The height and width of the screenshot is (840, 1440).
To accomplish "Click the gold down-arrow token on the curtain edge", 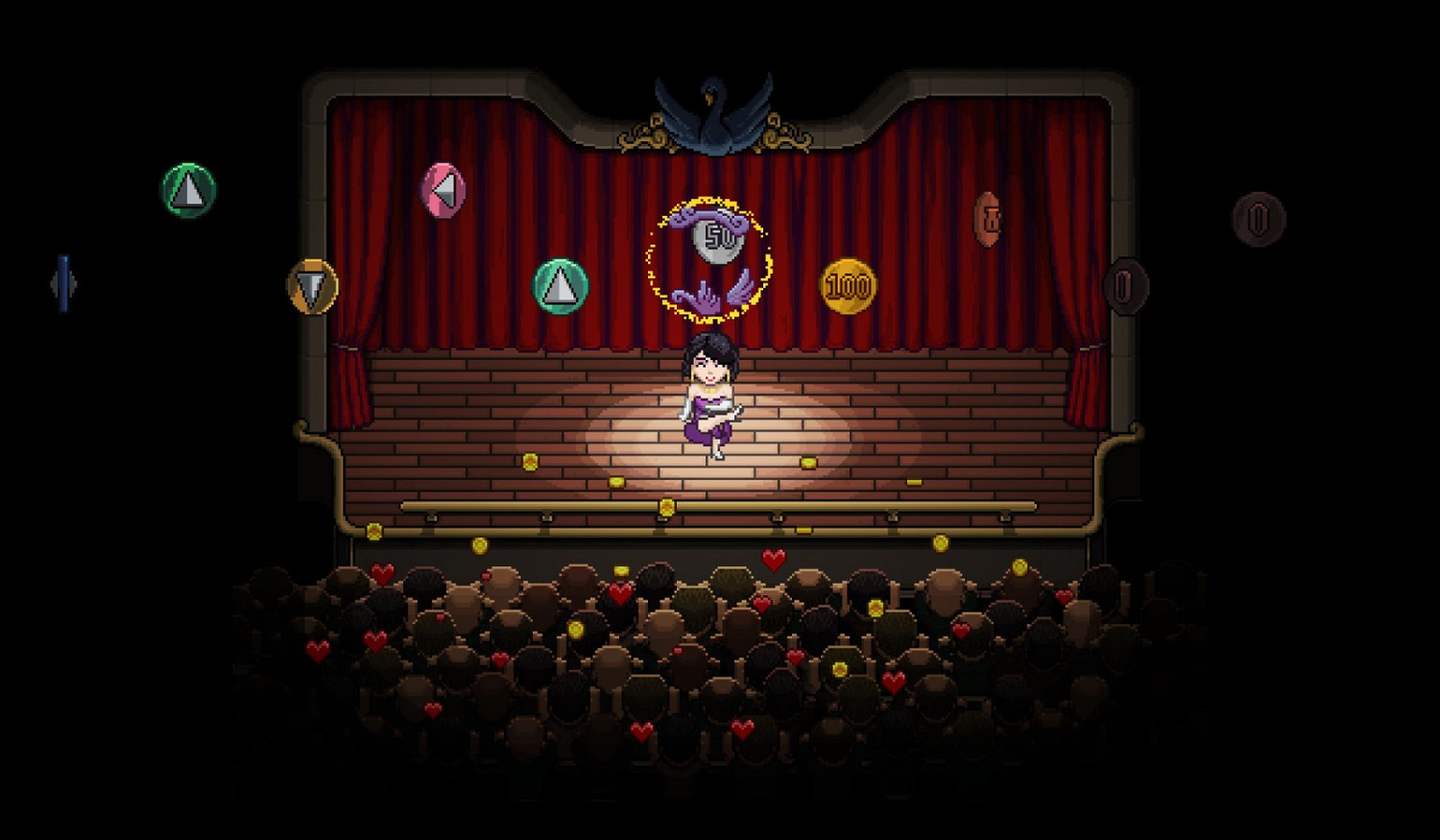I will [x=313, y=284].
